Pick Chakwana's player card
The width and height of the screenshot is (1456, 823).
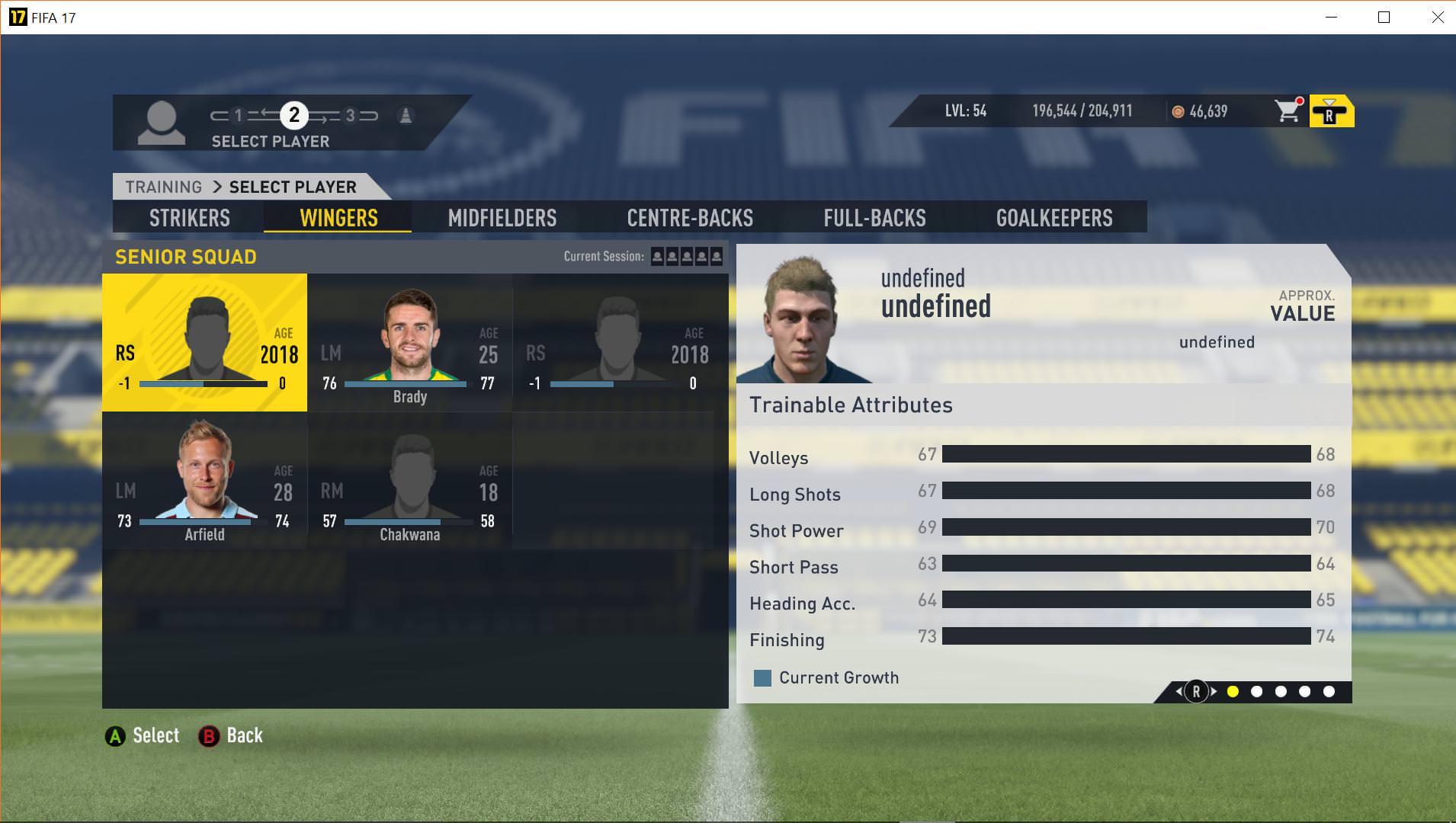(x=410, y=481)
